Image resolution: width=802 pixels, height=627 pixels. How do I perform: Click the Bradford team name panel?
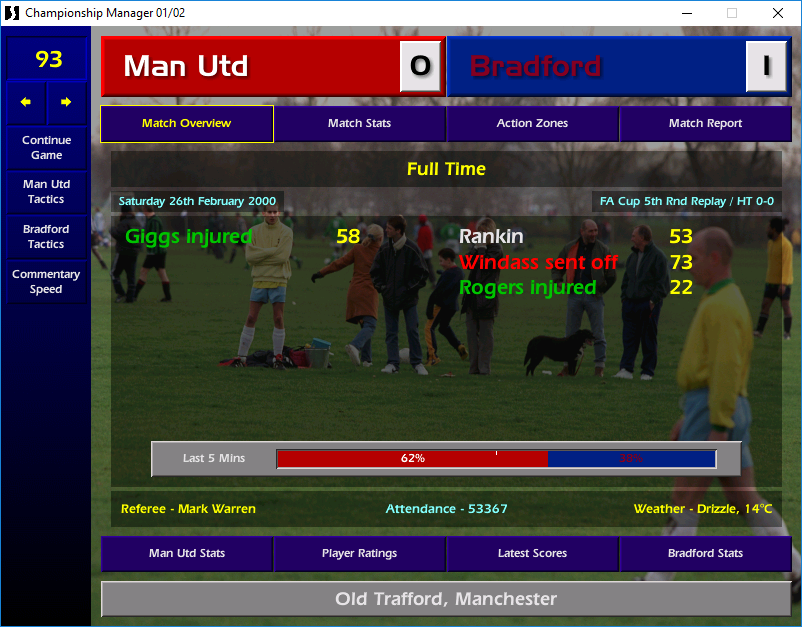(x=597, y=66)
